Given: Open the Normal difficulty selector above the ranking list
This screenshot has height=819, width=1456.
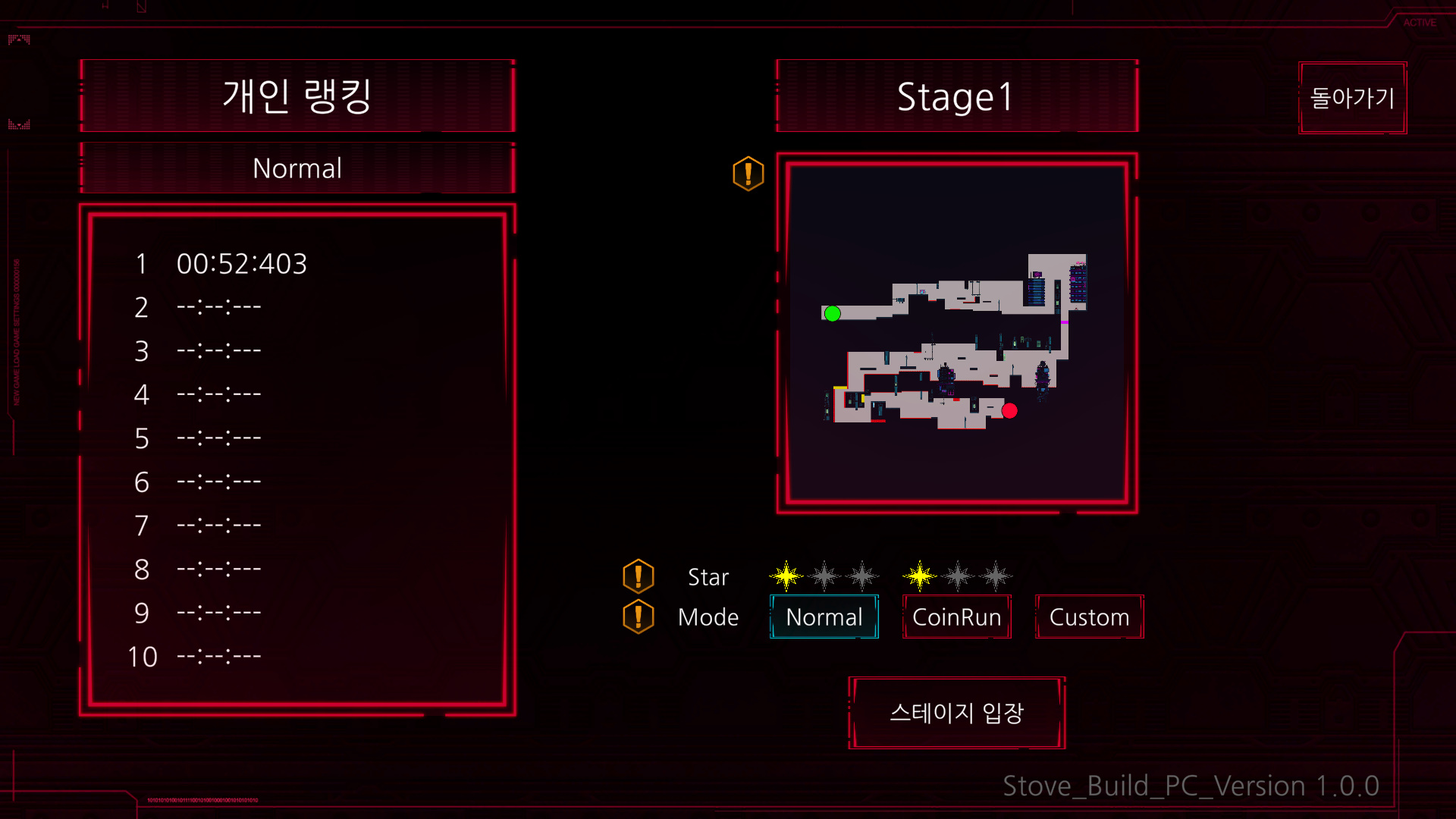Looking at the screenshot, I should pyautogui.click(x=297, y=168).
